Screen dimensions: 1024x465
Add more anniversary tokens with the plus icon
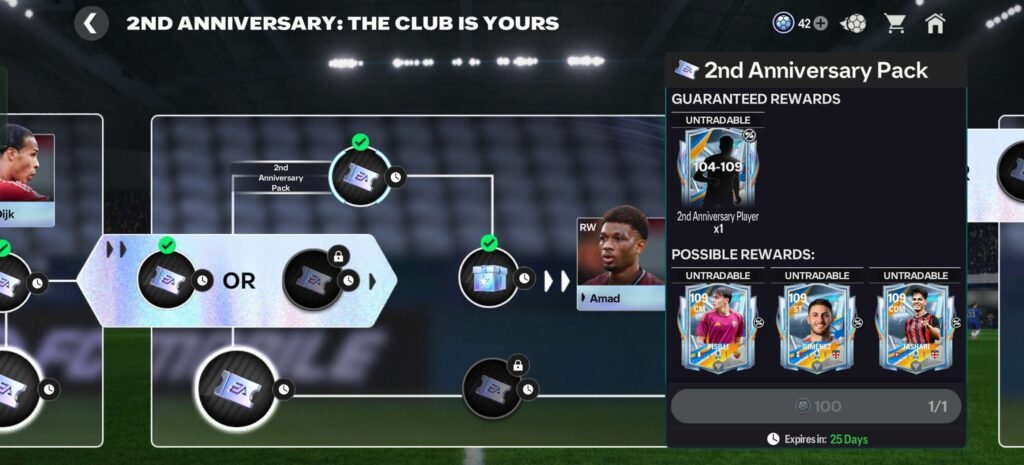[820, 23]
